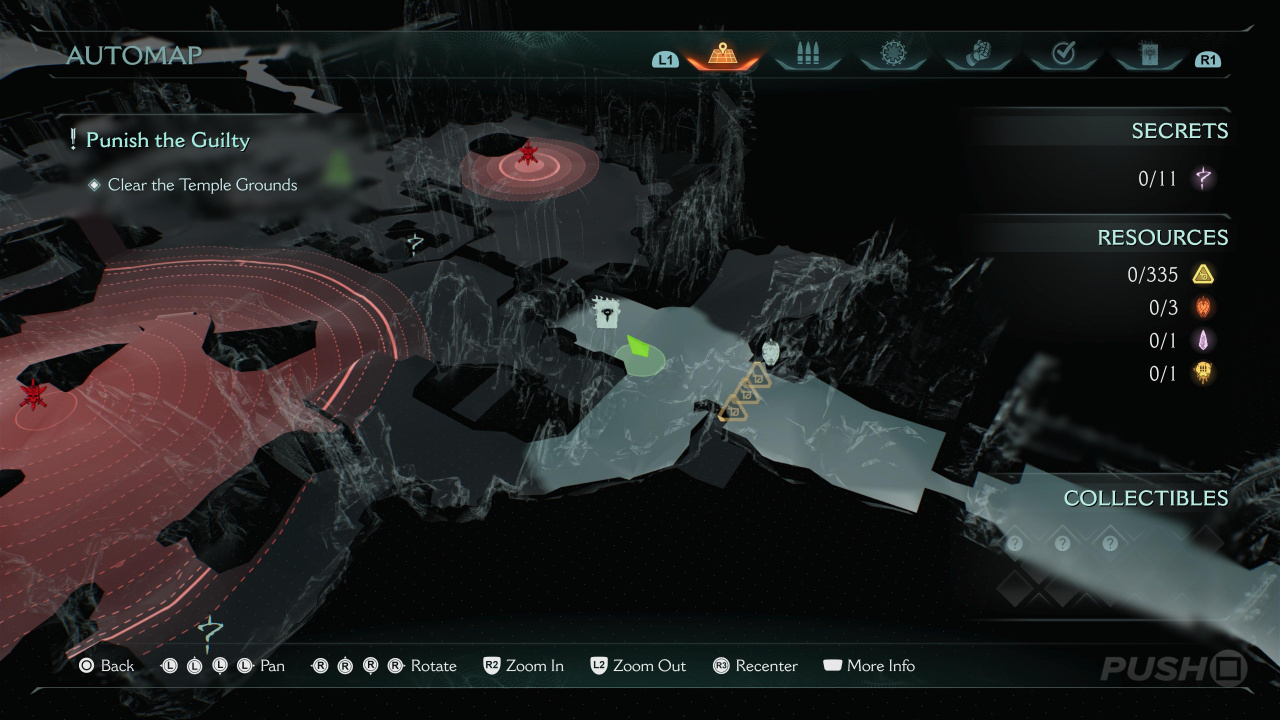Open the spiked shield saw tab
Viewport: 1280px width, 720px height.
pyautogui.click(x=892, y=54)
